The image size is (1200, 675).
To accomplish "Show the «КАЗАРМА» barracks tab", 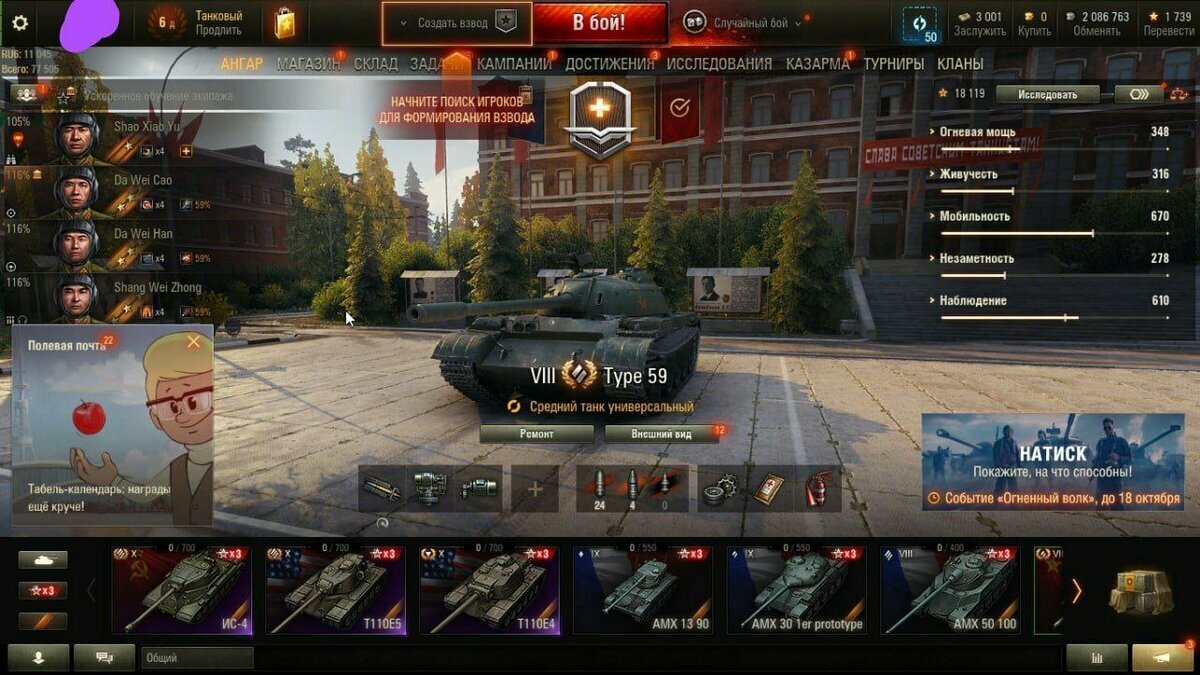I will (x=817, y=64).
